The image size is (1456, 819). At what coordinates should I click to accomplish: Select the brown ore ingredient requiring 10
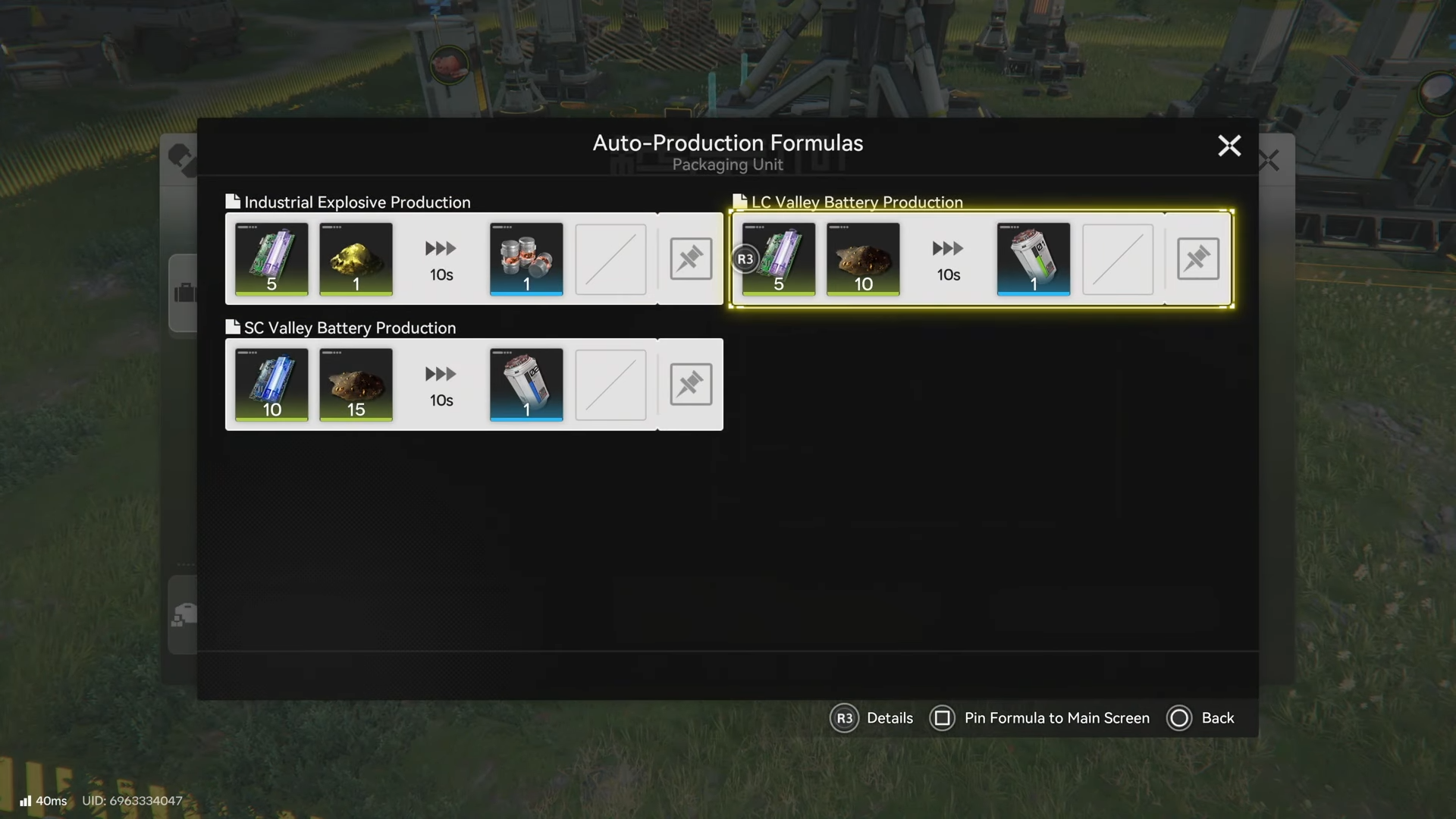coord(863,259)
